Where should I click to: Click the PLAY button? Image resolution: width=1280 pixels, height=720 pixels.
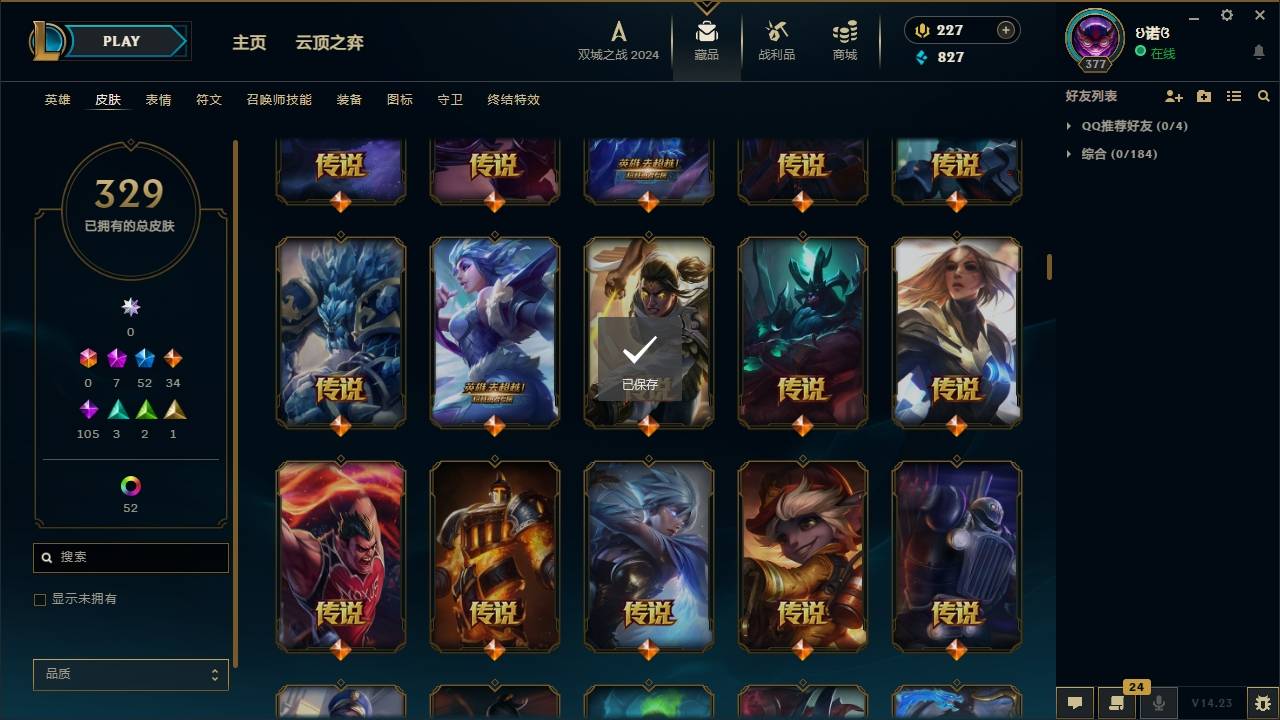tap(120, 41)
